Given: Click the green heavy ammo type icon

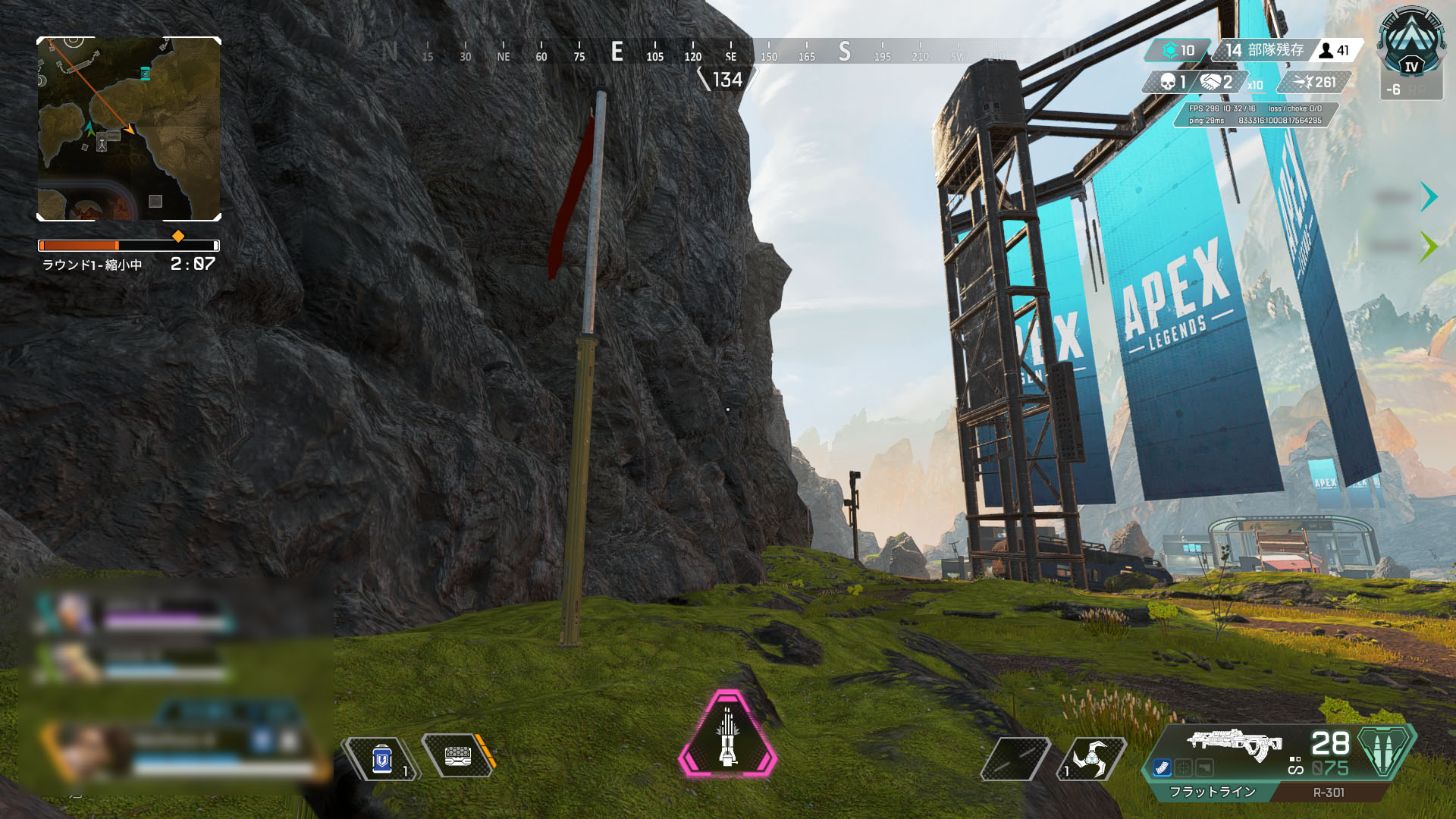Looking at the screenshot, I should click(1385, 750).
